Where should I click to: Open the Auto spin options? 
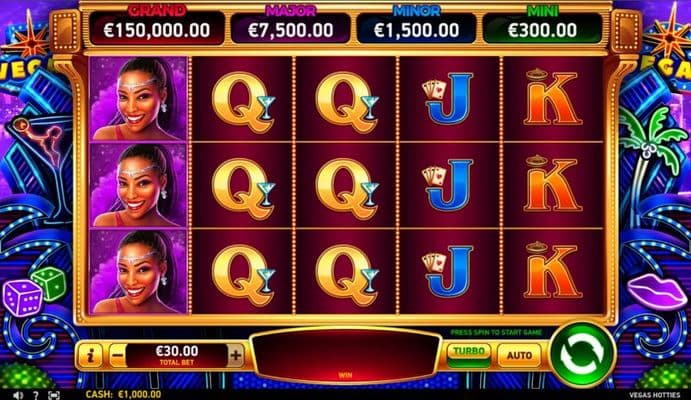pyautogui.click(x=518, y=354)
